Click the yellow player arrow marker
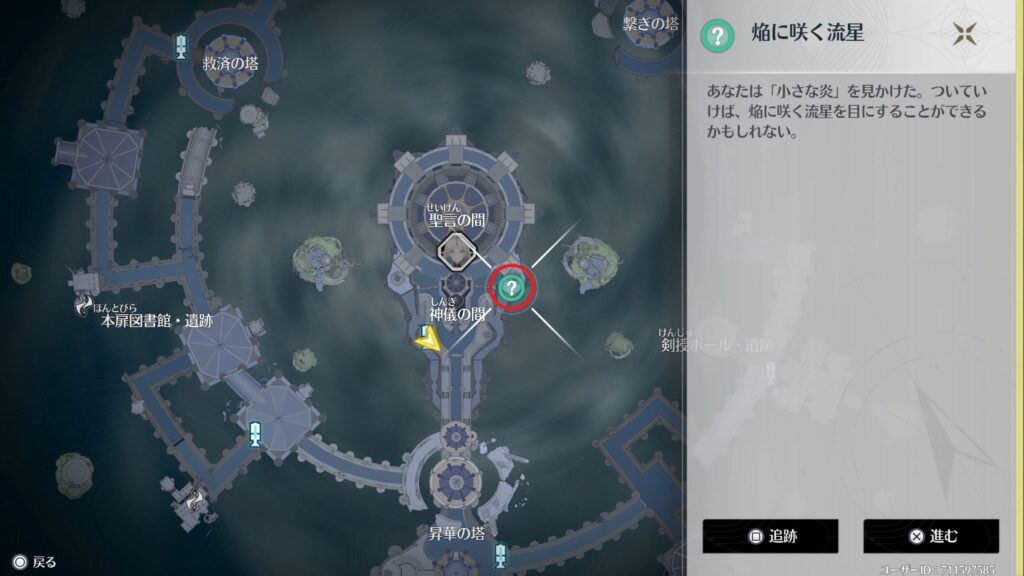This screenshot has width=1024, height=576. tap(428, 341)
